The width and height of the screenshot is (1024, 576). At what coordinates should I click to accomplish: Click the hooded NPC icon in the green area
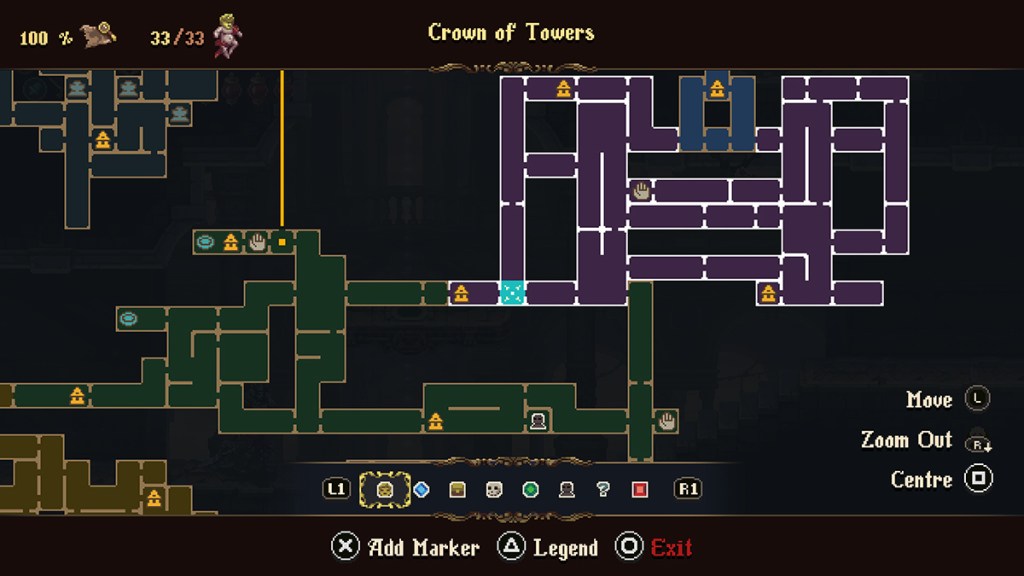pos(538,421)
